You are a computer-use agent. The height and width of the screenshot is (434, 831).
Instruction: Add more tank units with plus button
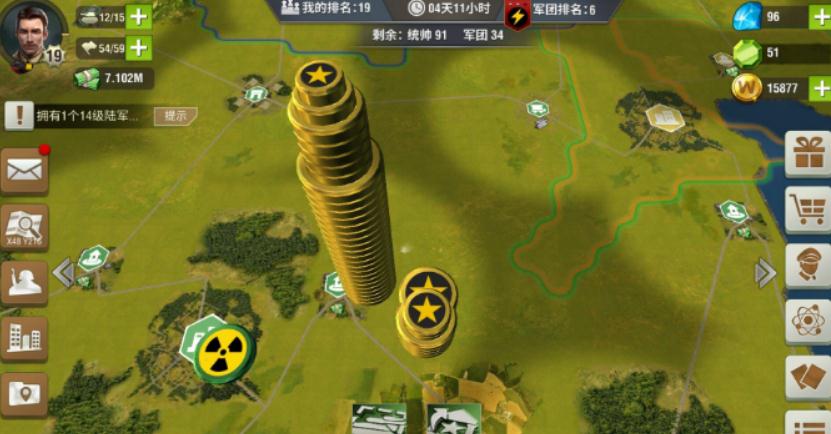[x=140, y=17]
